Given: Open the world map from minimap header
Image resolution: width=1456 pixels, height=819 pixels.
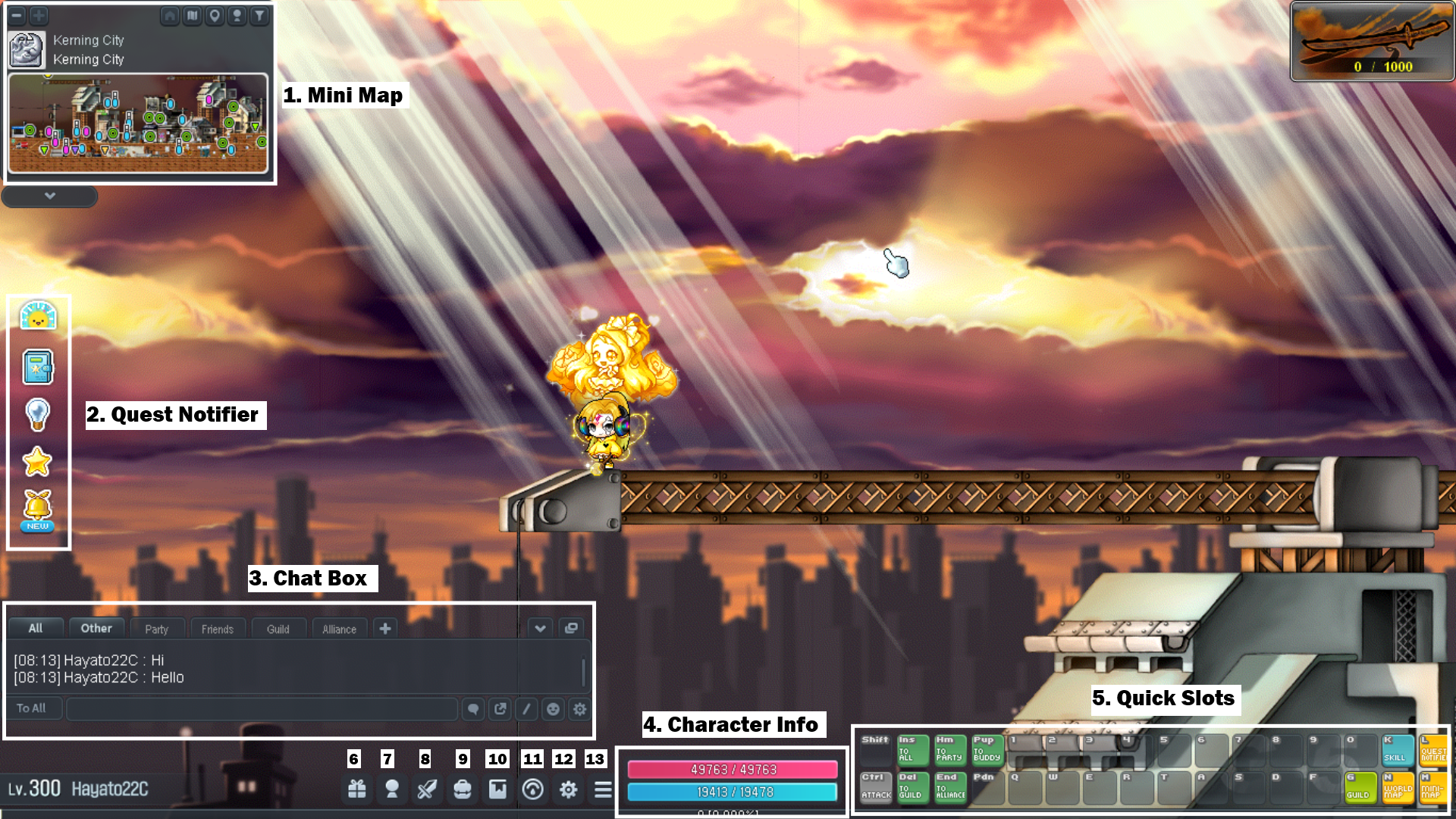Looking at the screenshot, I should tap(193, 15).
